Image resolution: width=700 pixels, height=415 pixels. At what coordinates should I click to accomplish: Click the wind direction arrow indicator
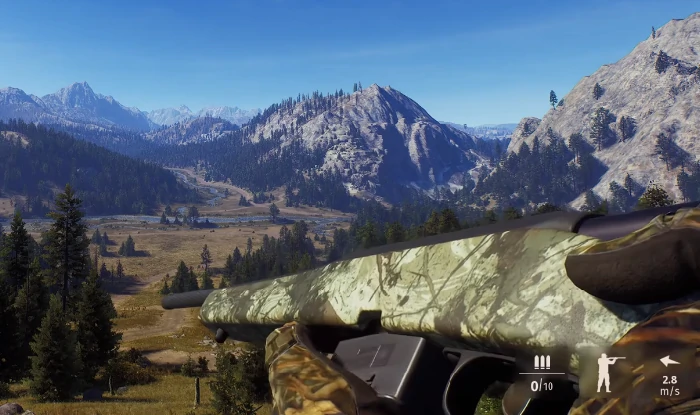coord(669,361)
